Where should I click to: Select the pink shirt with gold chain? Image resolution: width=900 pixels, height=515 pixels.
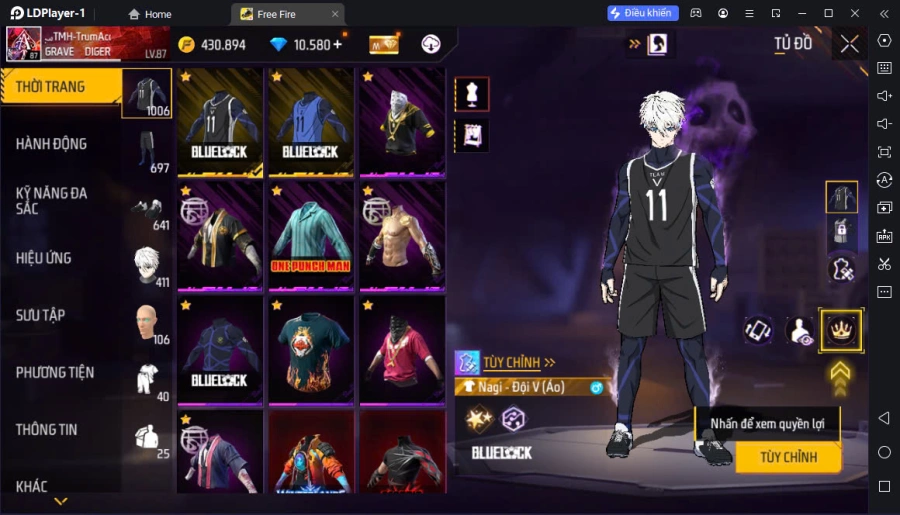tap(402, 350)
